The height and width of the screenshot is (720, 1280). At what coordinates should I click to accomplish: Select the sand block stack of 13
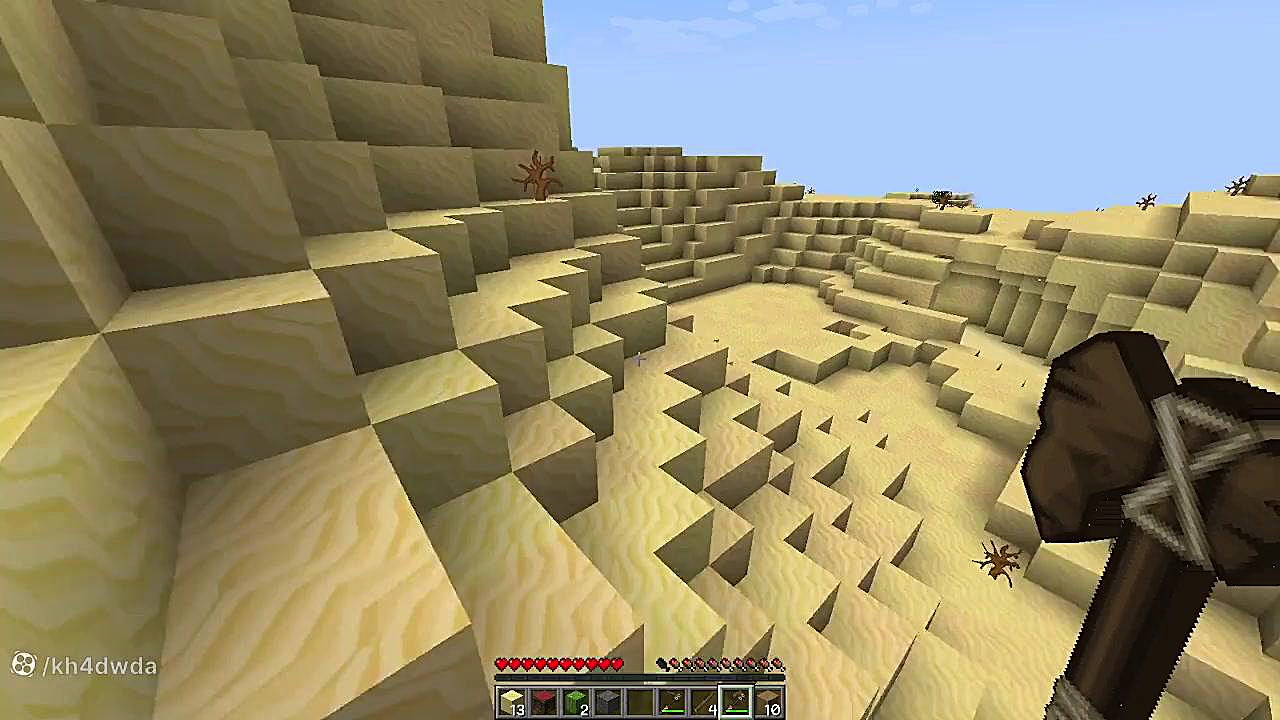point(512,703)
